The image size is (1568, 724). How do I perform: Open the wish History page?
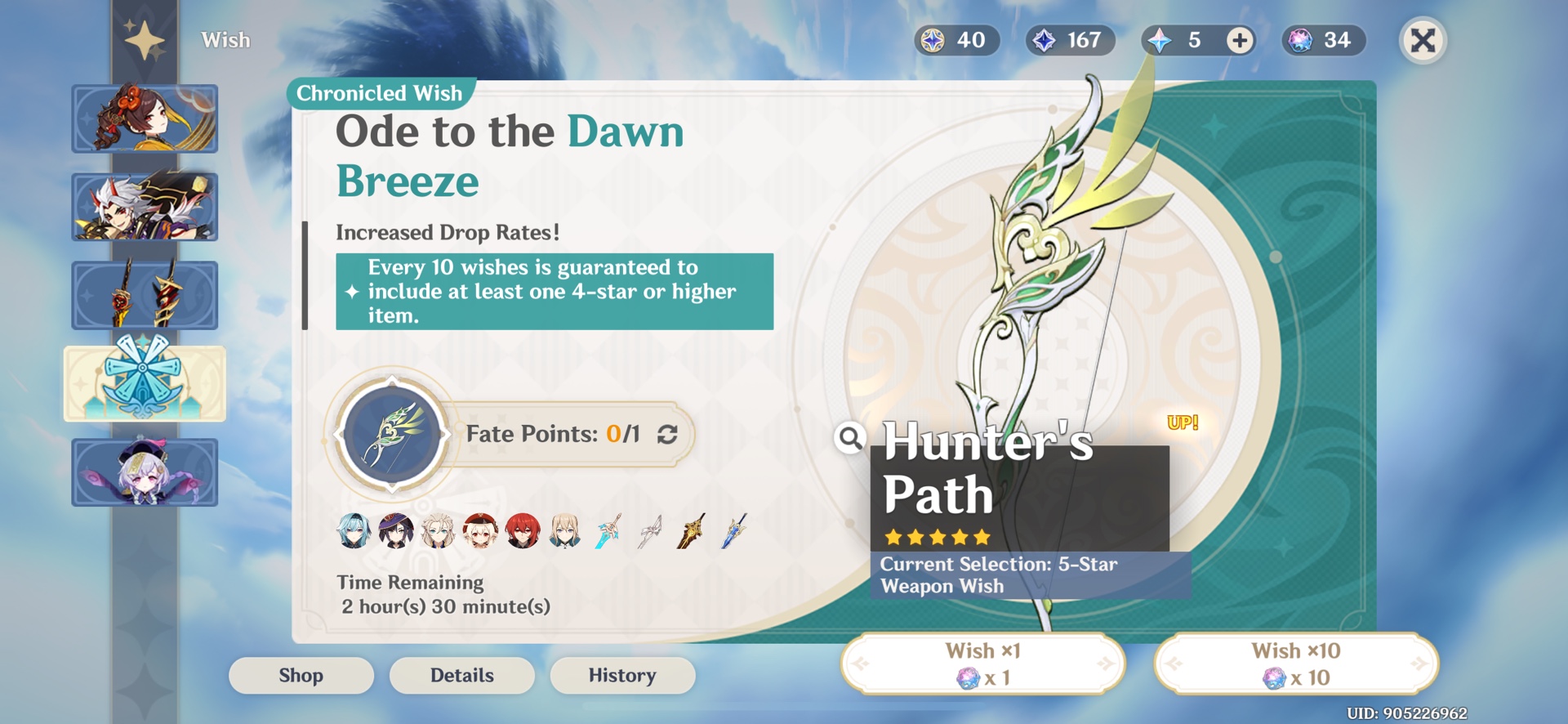point(622,675)
